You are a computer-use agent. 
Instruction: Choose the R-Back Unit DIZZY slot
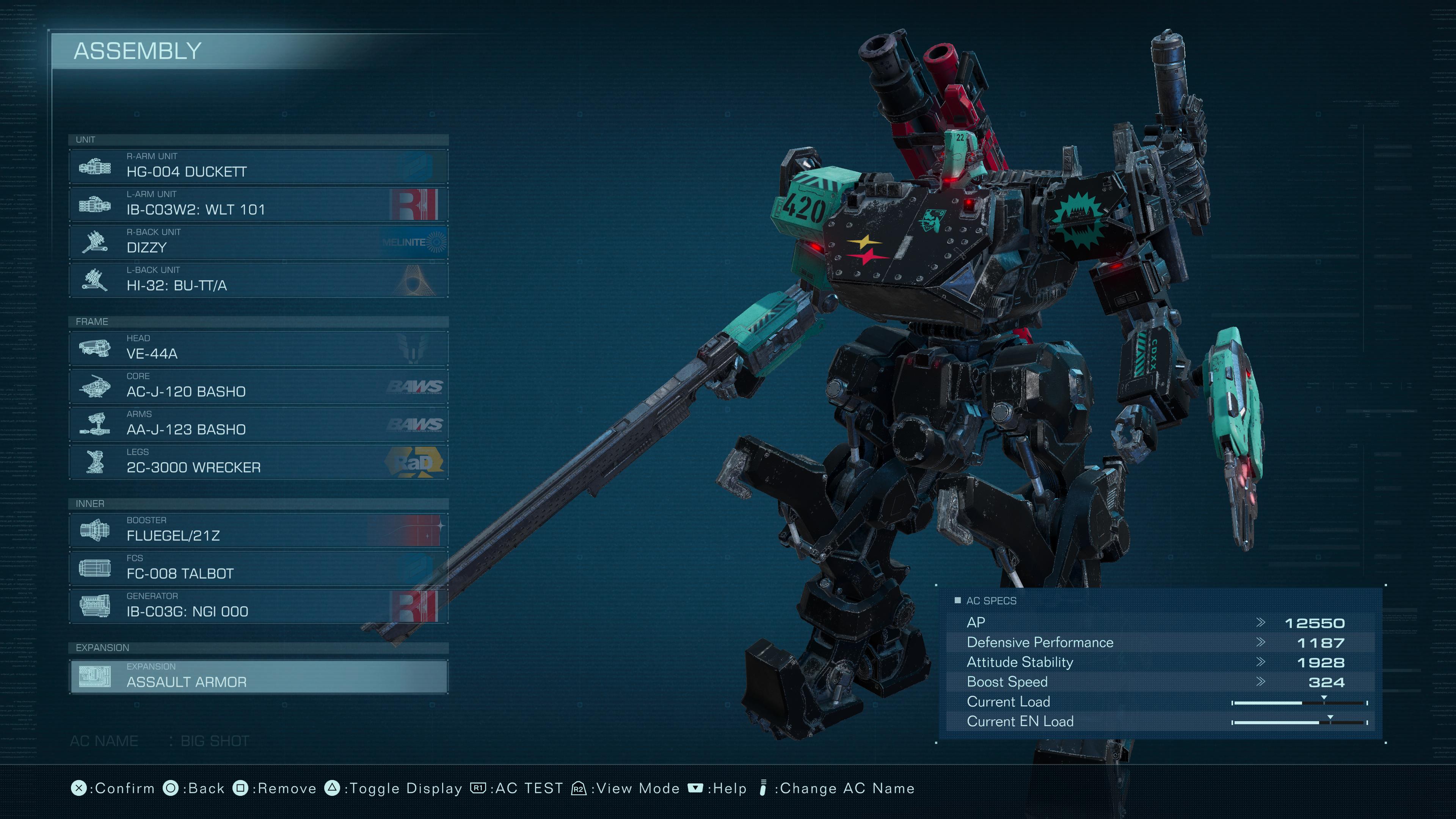[x=258, y=242]
